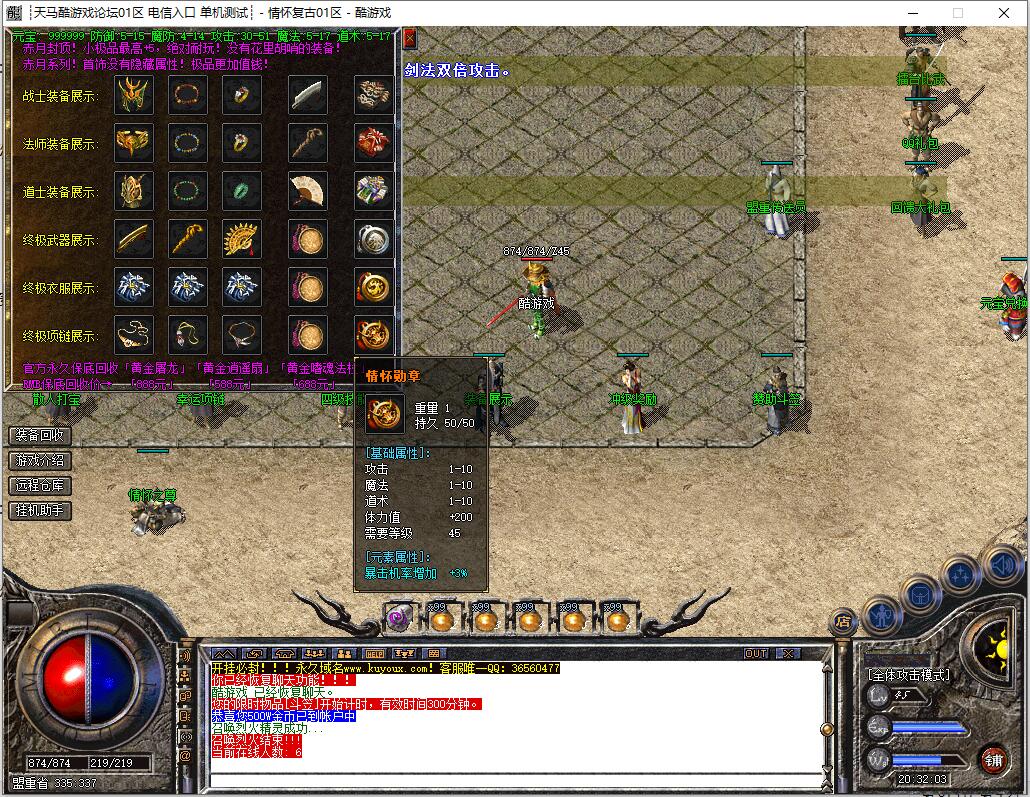
Task: Open the 游戏介绍 game introduction
Action: click(x=40, y=461)
